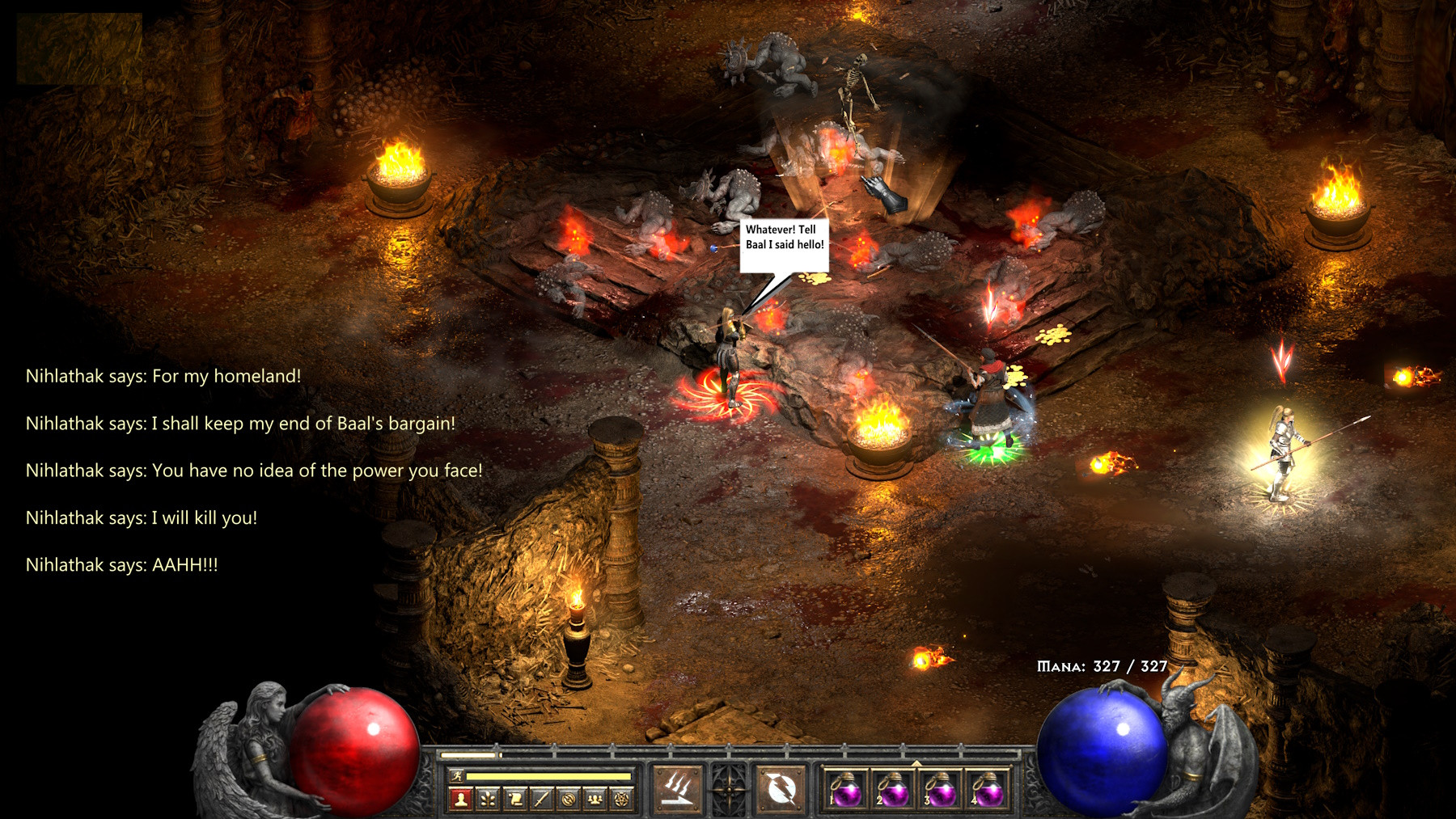Use the purple potion in belt slot 4

pyautogui.click(x=987, y=789)
